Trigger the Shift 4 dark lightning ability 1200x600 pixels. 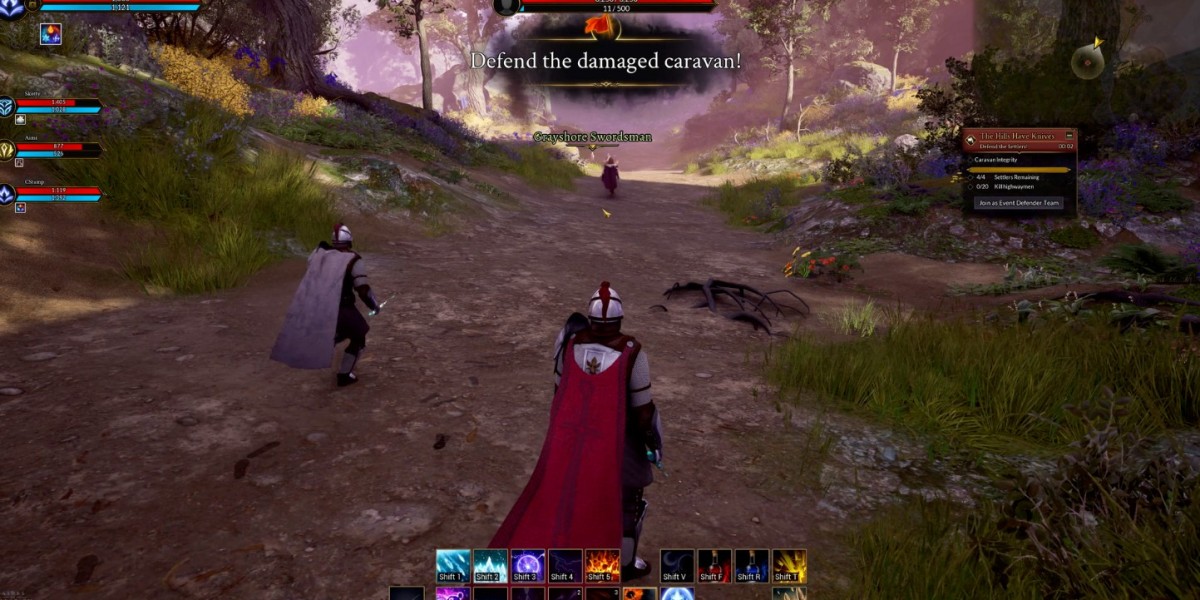564,566
